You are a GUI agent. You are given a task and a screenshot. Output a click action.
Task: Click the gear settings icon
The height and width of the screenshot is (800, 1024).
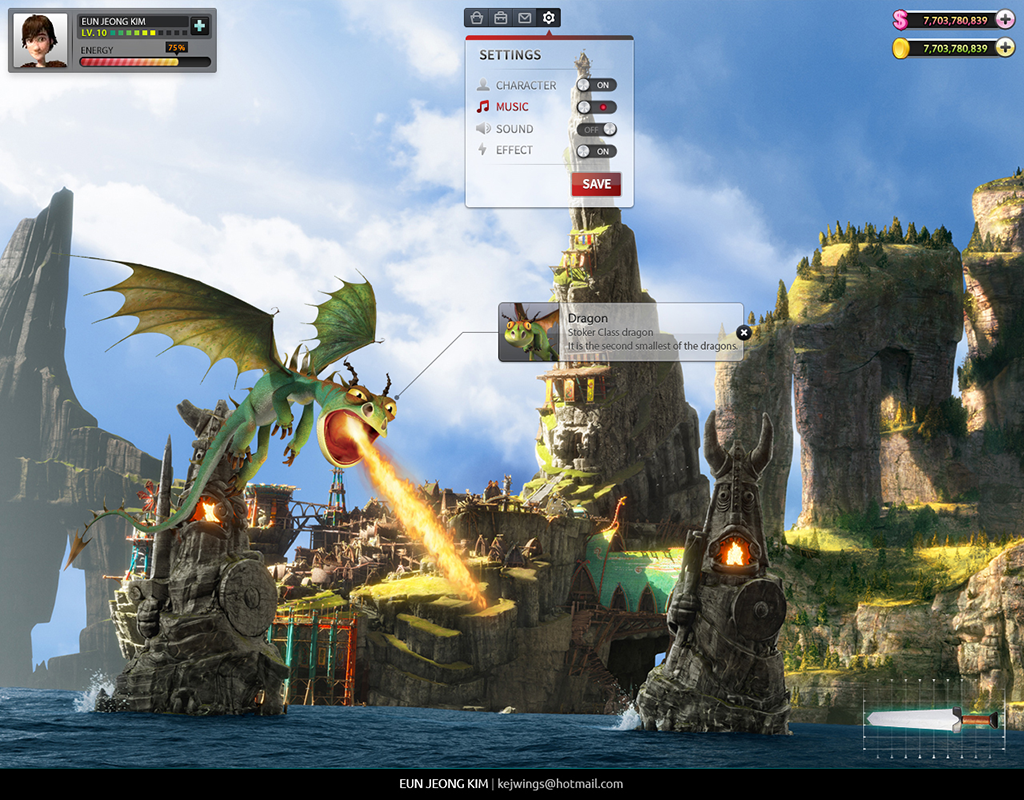coord(548,18)
